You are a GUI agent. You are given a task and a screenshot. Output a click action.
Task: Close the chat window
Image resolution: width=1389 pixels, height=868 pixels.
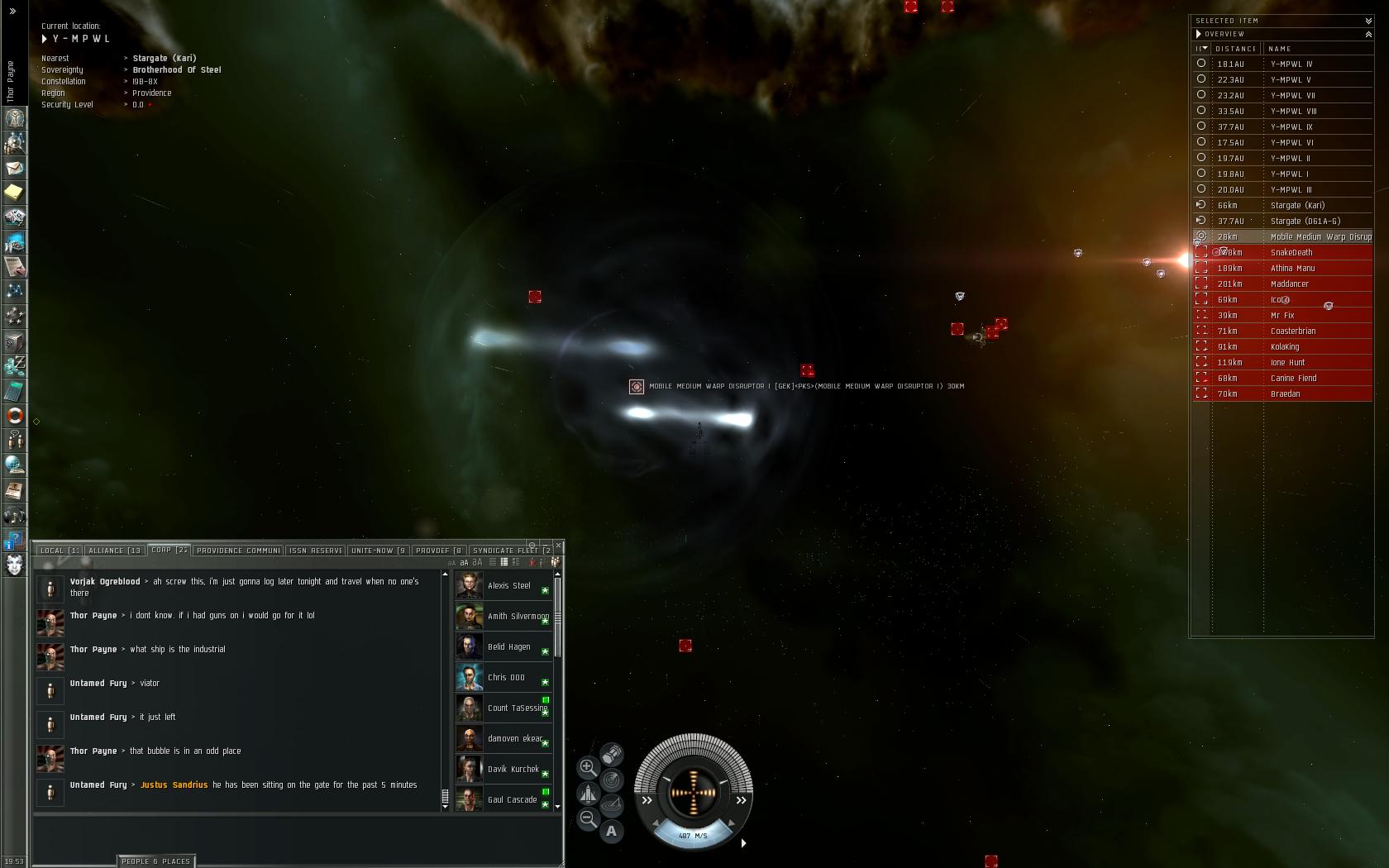click(x=559, y=546)
